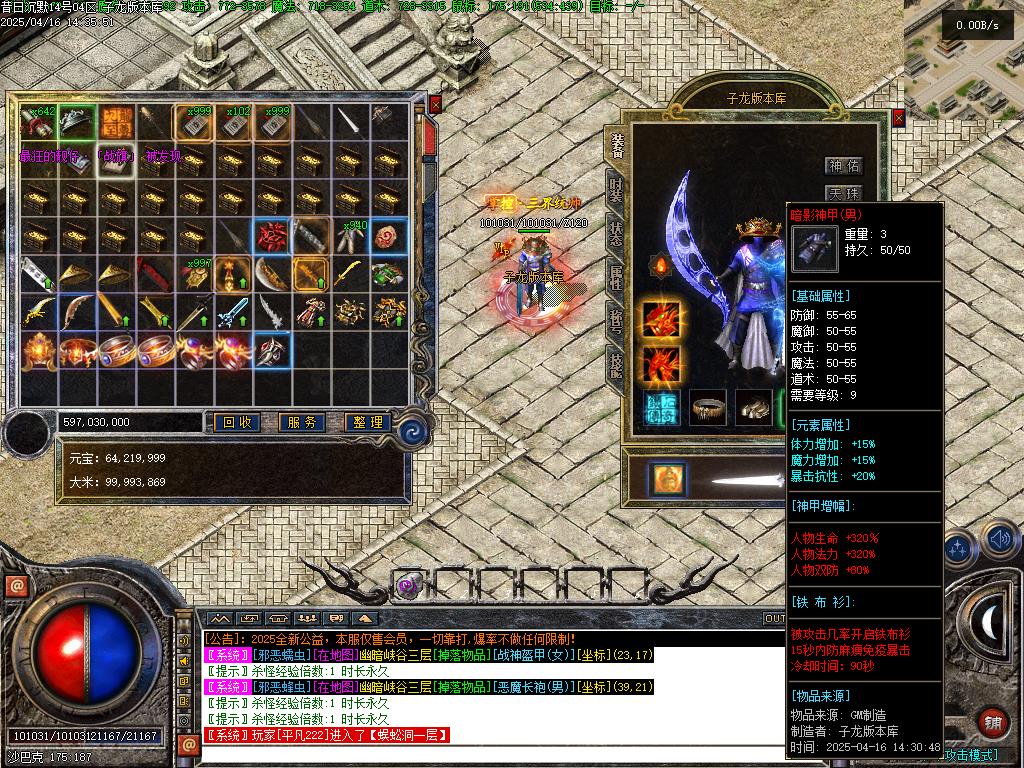Pick the ice-blue sword in inventory

click(x=232, y=312)
